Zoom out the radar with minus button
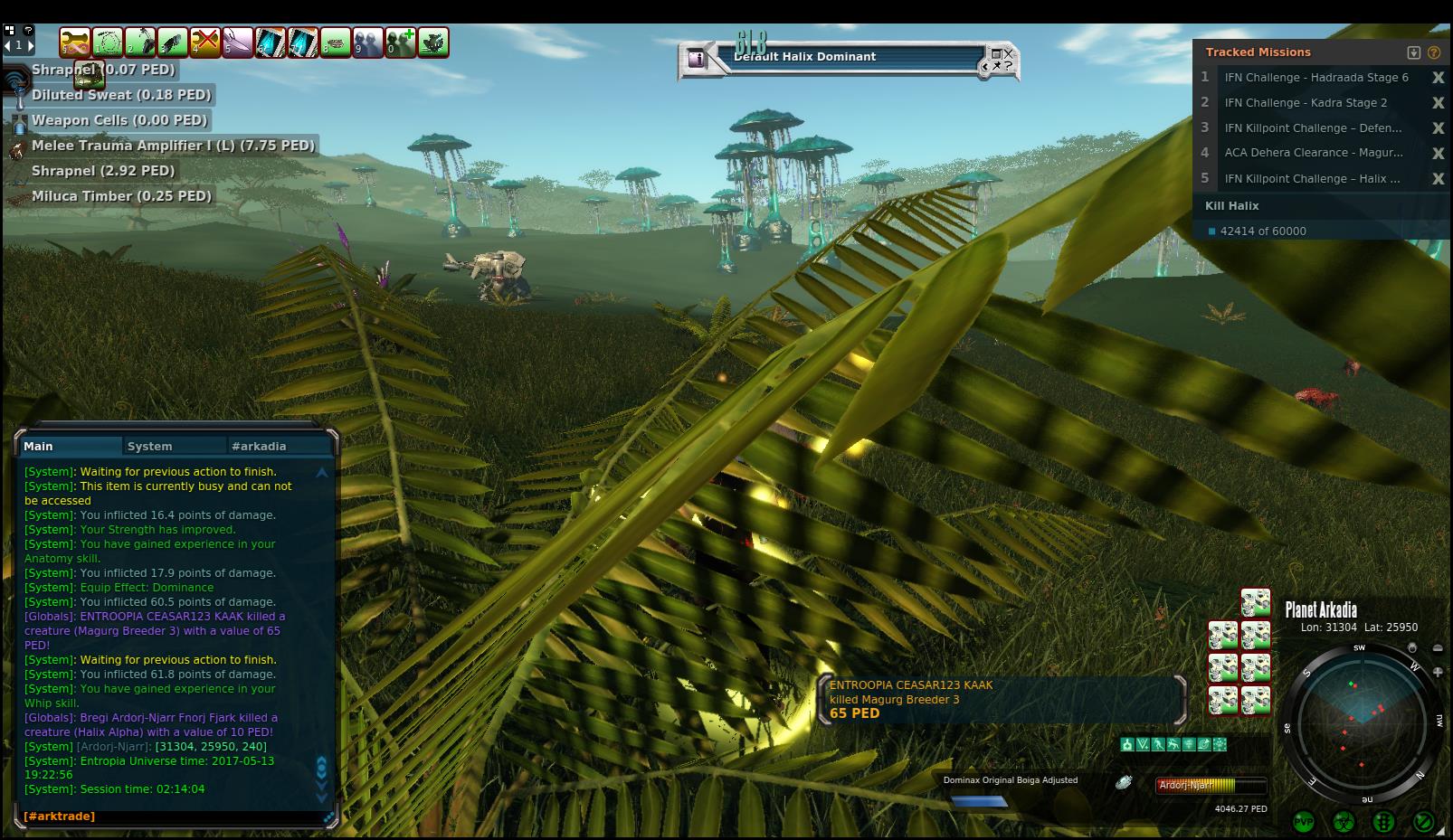This screenshot has width=1453, height=840. pos(1439,648)
